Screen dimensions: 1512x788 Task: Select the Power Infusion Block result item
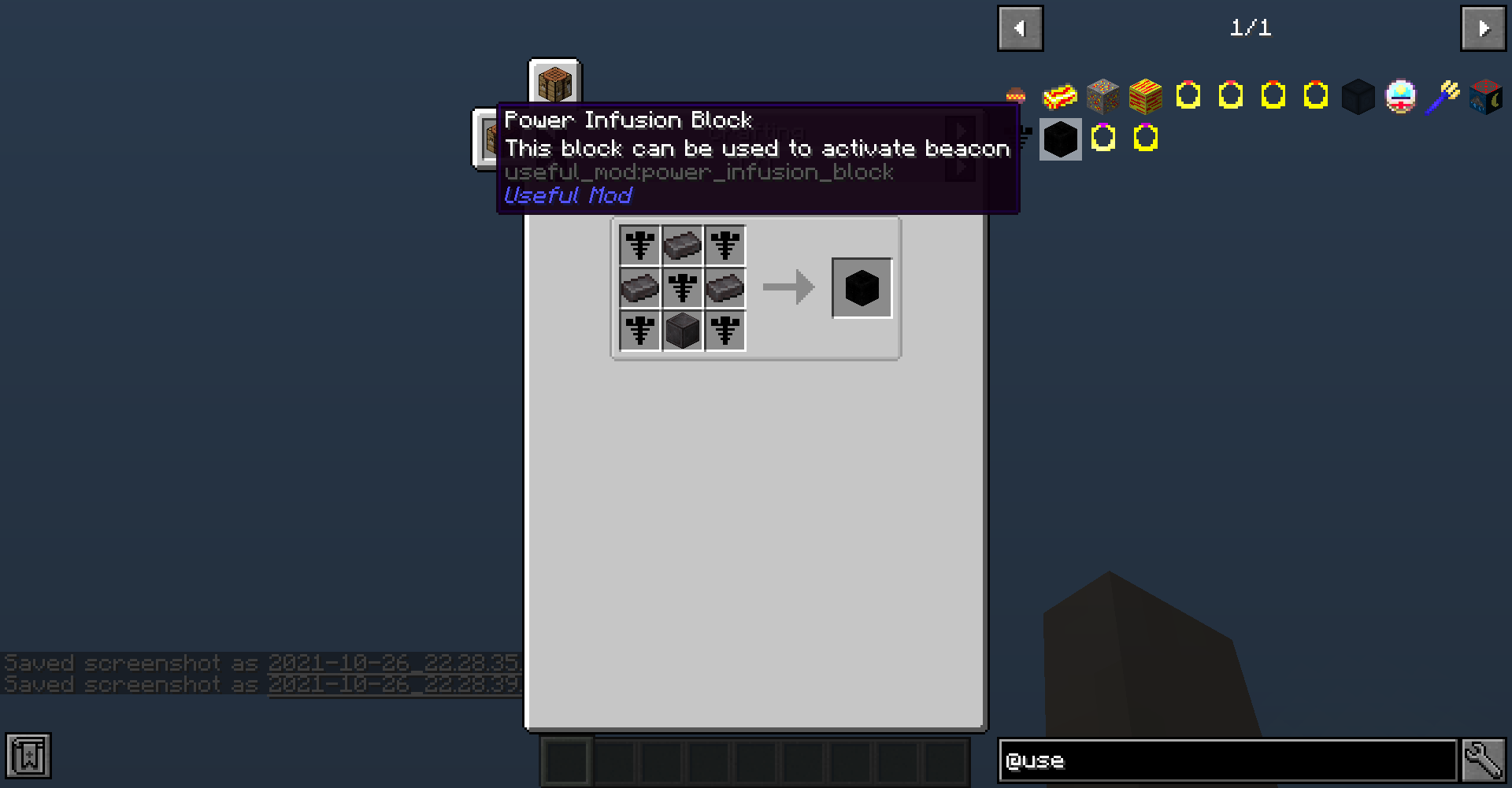[x=862, y=287]
